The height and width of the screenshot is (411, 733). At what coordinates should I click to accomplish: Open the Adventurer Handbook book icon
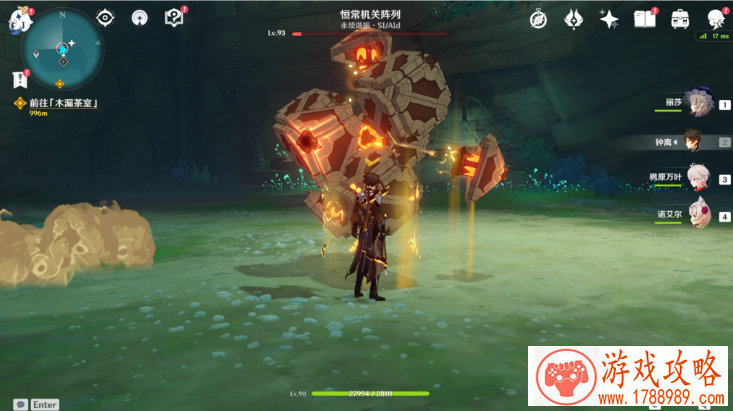[x=645, y=18]
